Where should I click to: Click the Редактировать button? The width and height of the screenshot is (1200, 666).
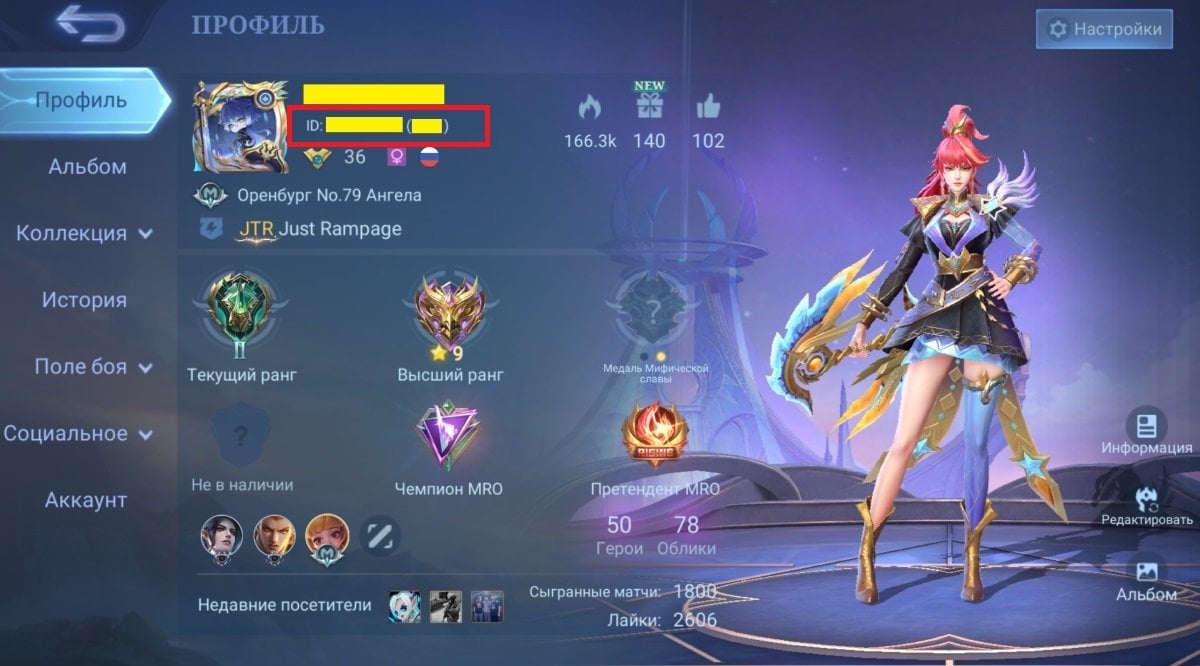pos(1146,502)
